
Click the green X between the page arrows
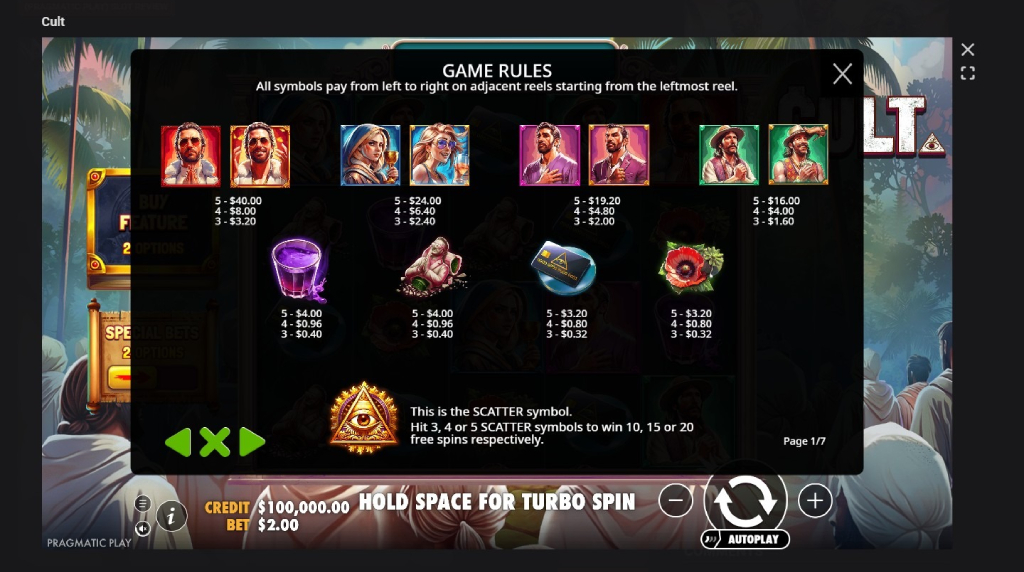[x=214, y=442]
